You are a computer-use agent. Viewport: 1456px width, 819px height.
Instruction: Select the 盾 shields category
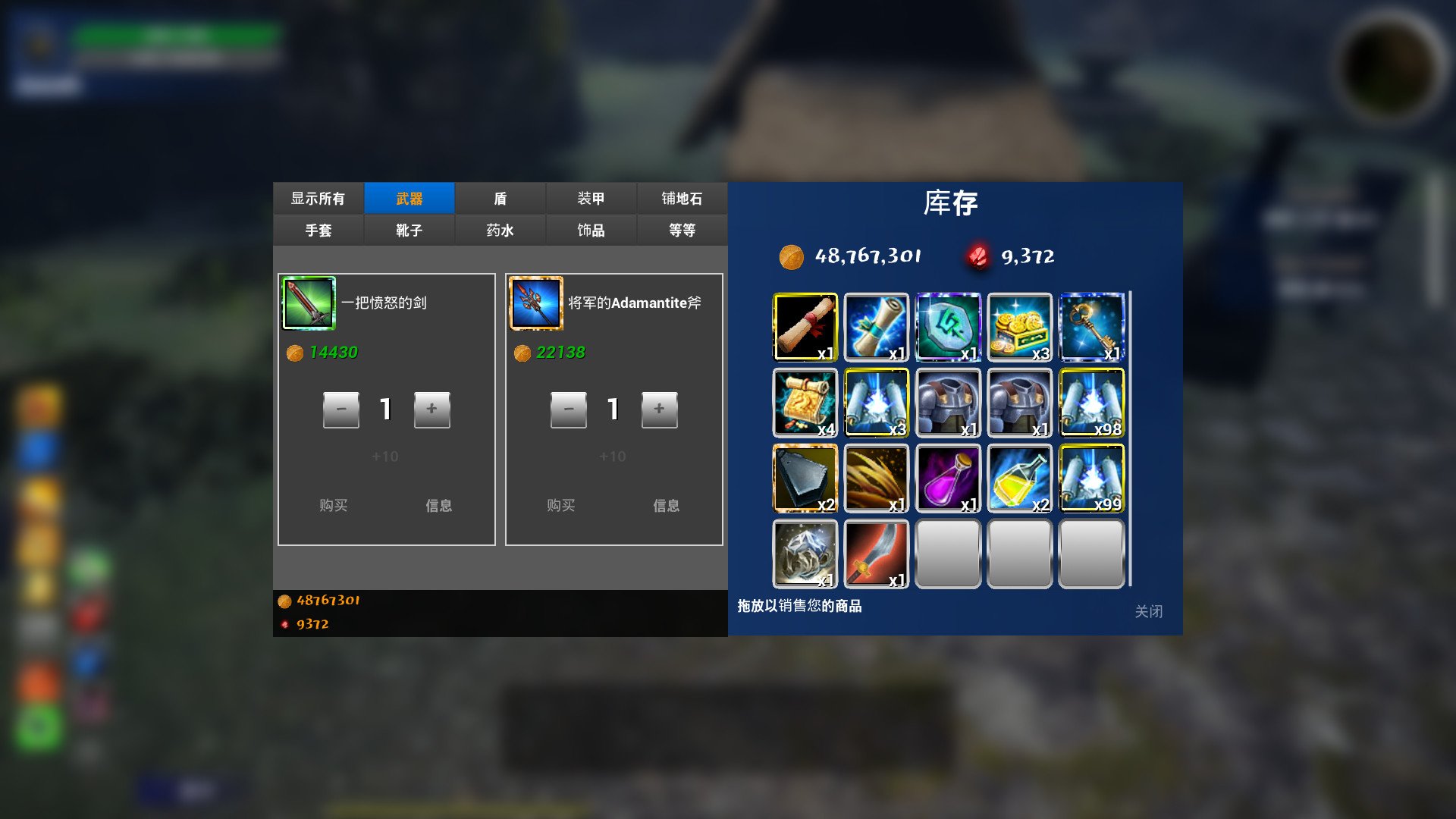tap(500, 198)
